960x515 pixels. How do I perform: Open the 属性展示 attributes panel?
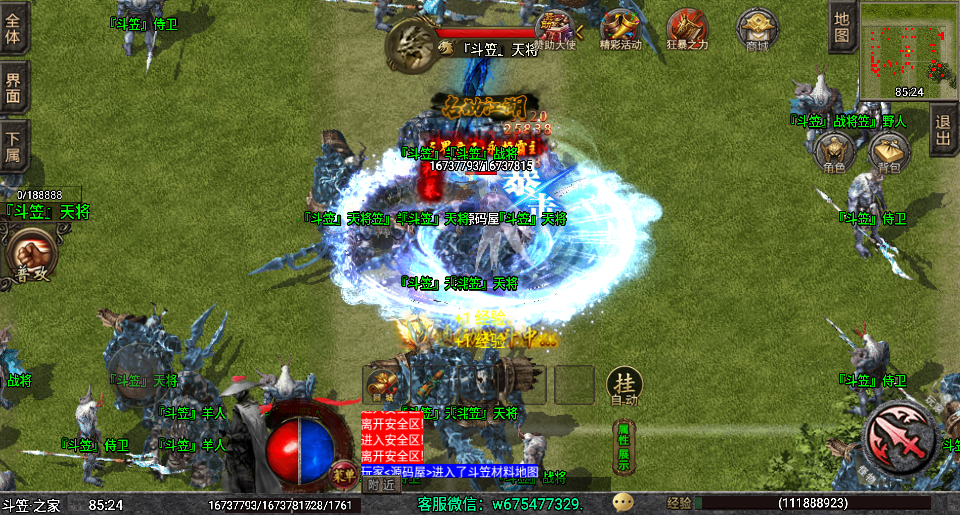(x=623, y=446)
